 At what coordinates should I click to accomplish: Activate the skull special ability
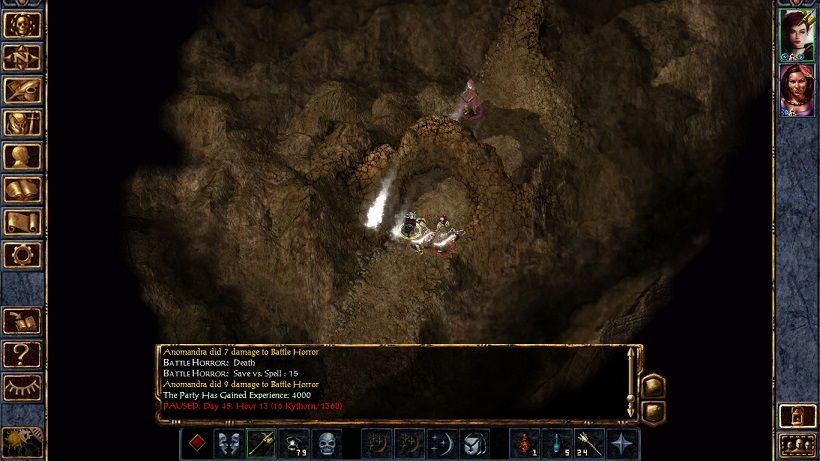click(x=326, y=443)
